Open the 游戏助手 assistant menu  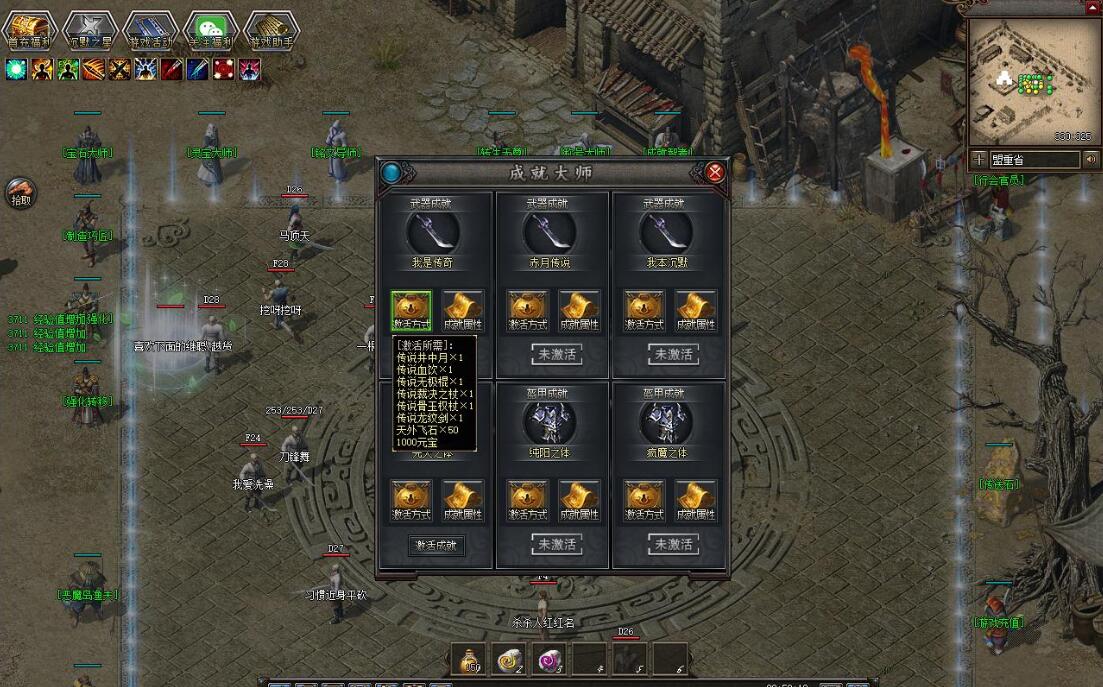pyautogui.click(x=270, y=30)
